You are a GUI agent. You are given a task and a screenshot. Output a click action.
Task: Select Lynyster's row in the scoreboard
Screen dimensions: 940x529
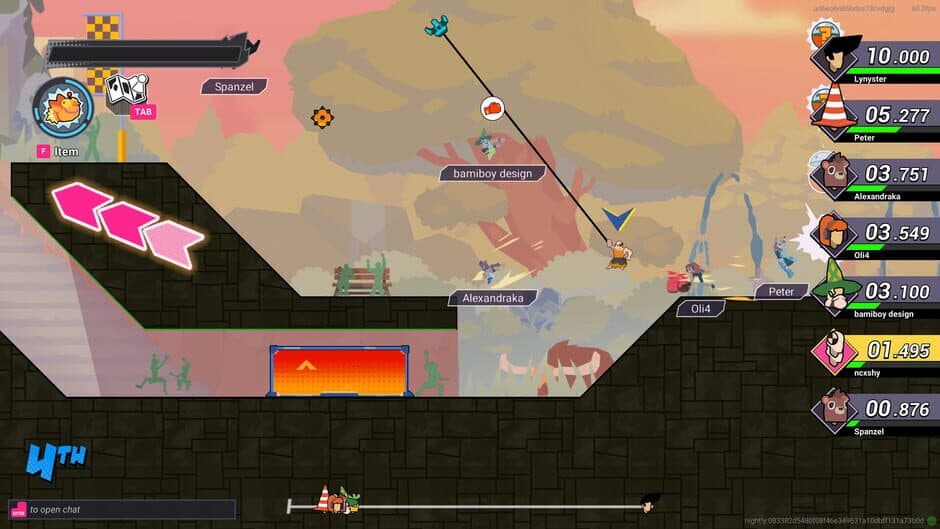coord(874,58)
